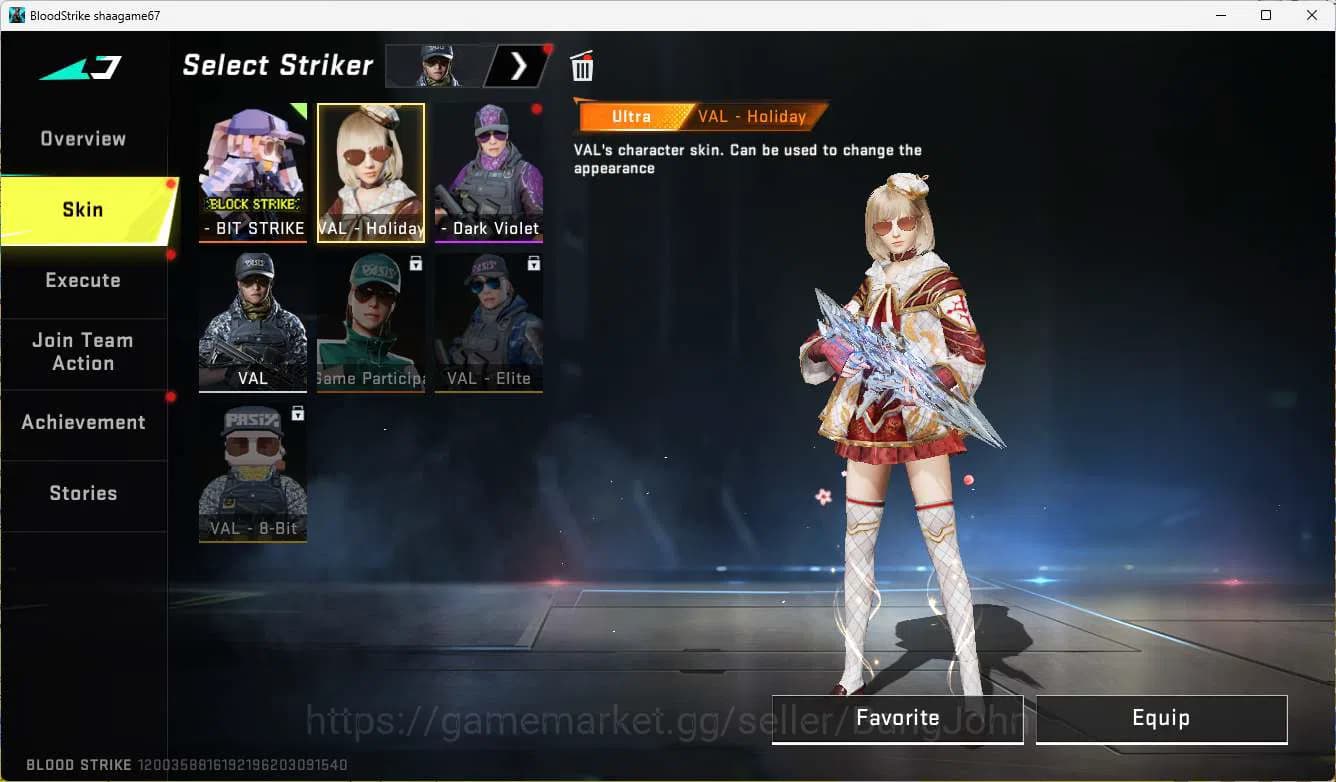This screenshot has width=1336, height=782.
Task: Open the BIT STRIKE skin entry
Action: [252, 172]
